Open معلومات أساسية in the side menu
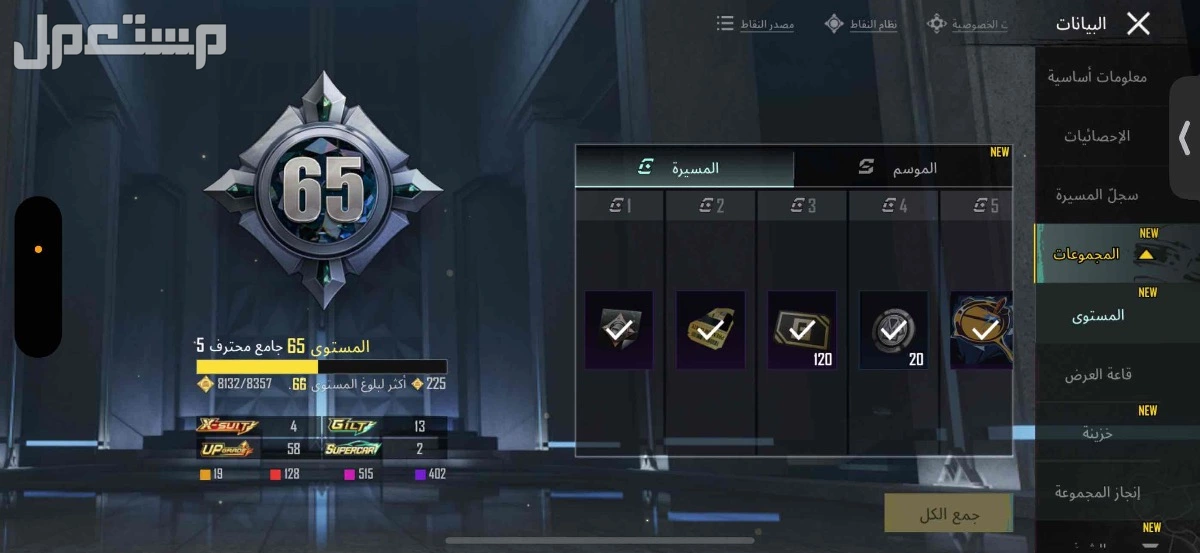Viewport: 1200px width, 553px height. pos(1097,77)
